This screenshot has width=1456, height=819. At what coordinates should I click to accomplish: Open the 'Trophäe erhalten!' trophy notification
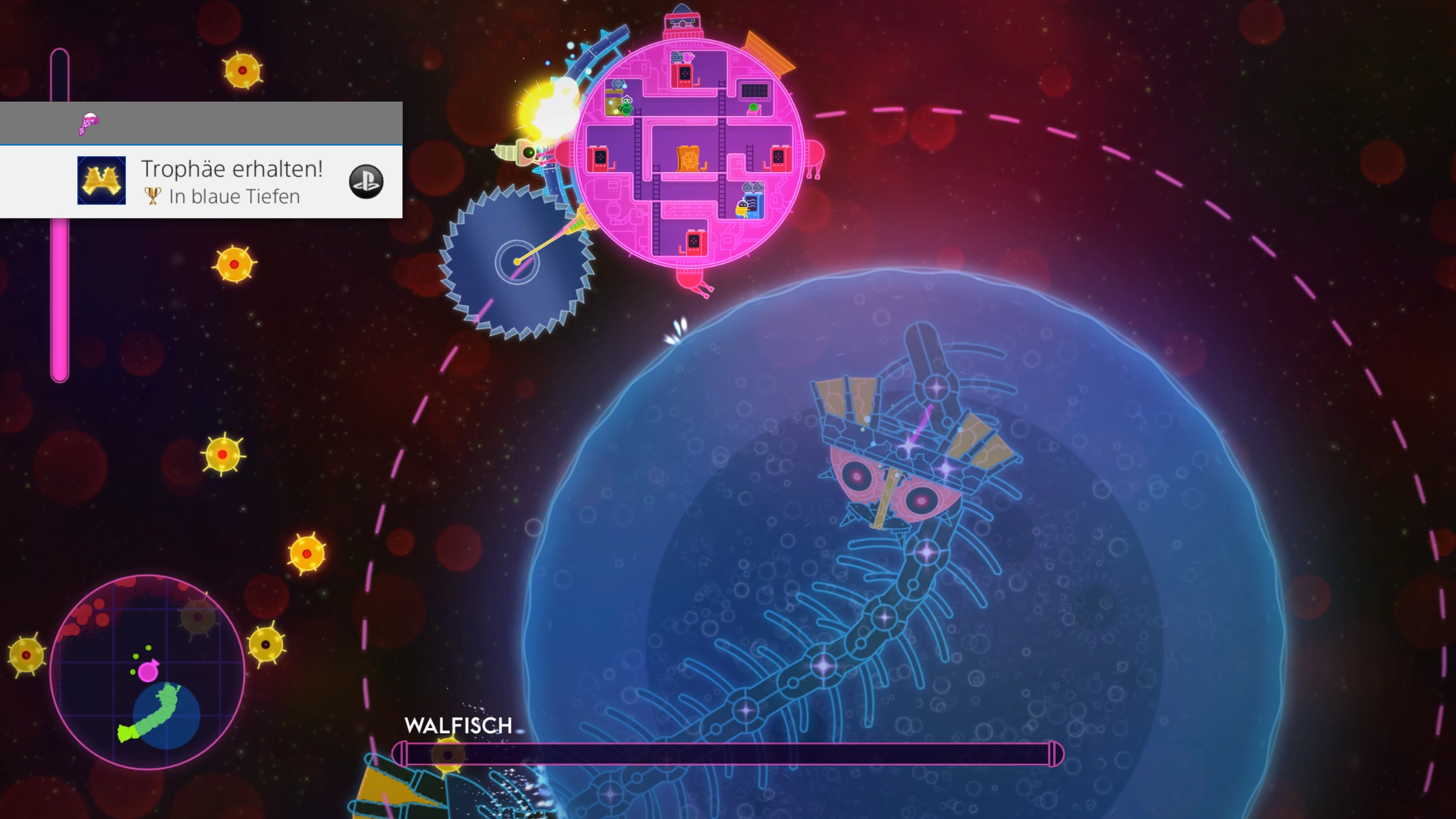[x=231, y=169]
